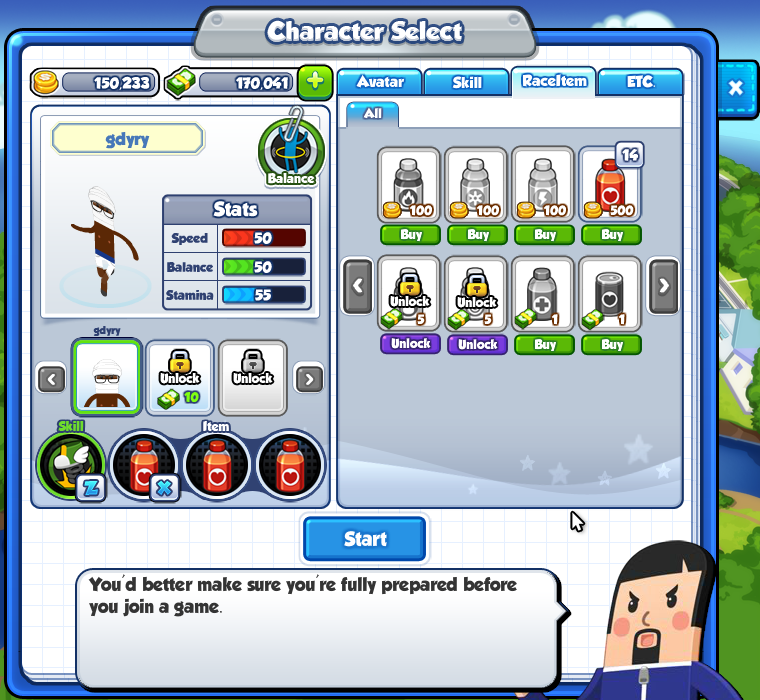Screen dimensions: 760x700
Task: Add more cash with the green plus
Action: [315, 82]
